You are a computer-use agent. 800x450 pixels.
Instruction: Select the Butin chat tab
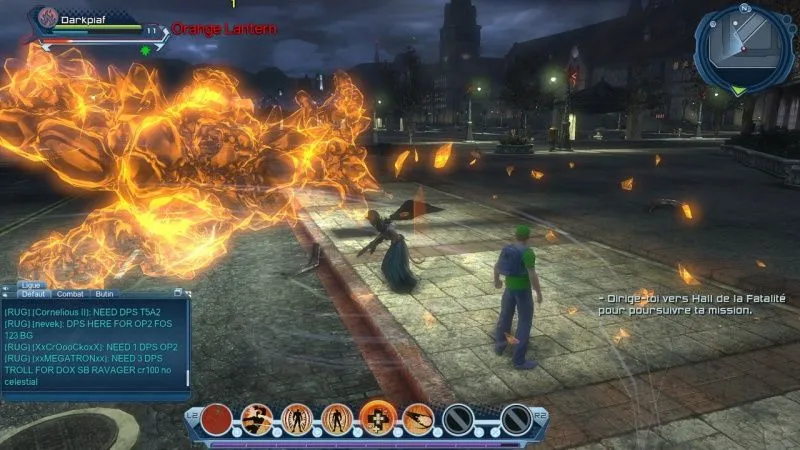tap(104, 294)
